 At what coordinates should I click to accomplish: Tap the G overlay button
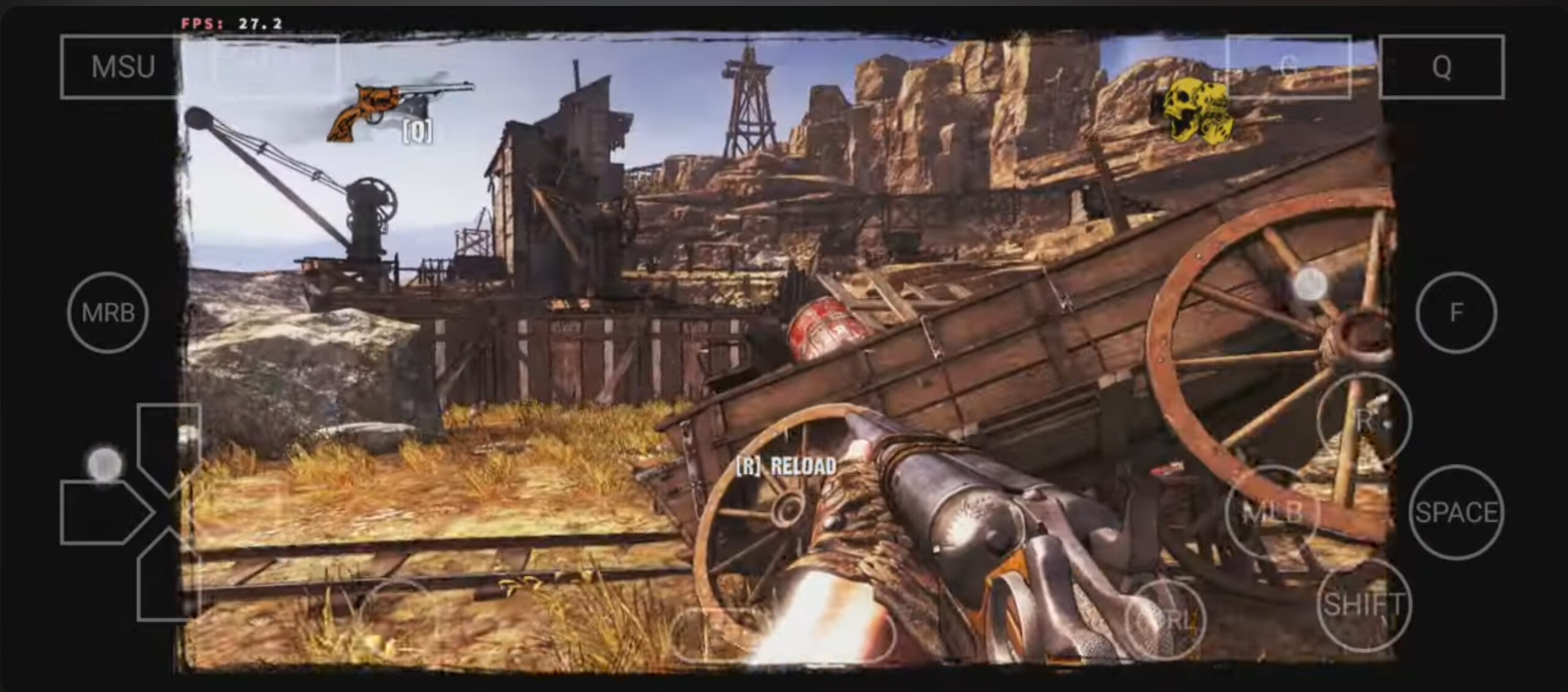pos(1289,67)
